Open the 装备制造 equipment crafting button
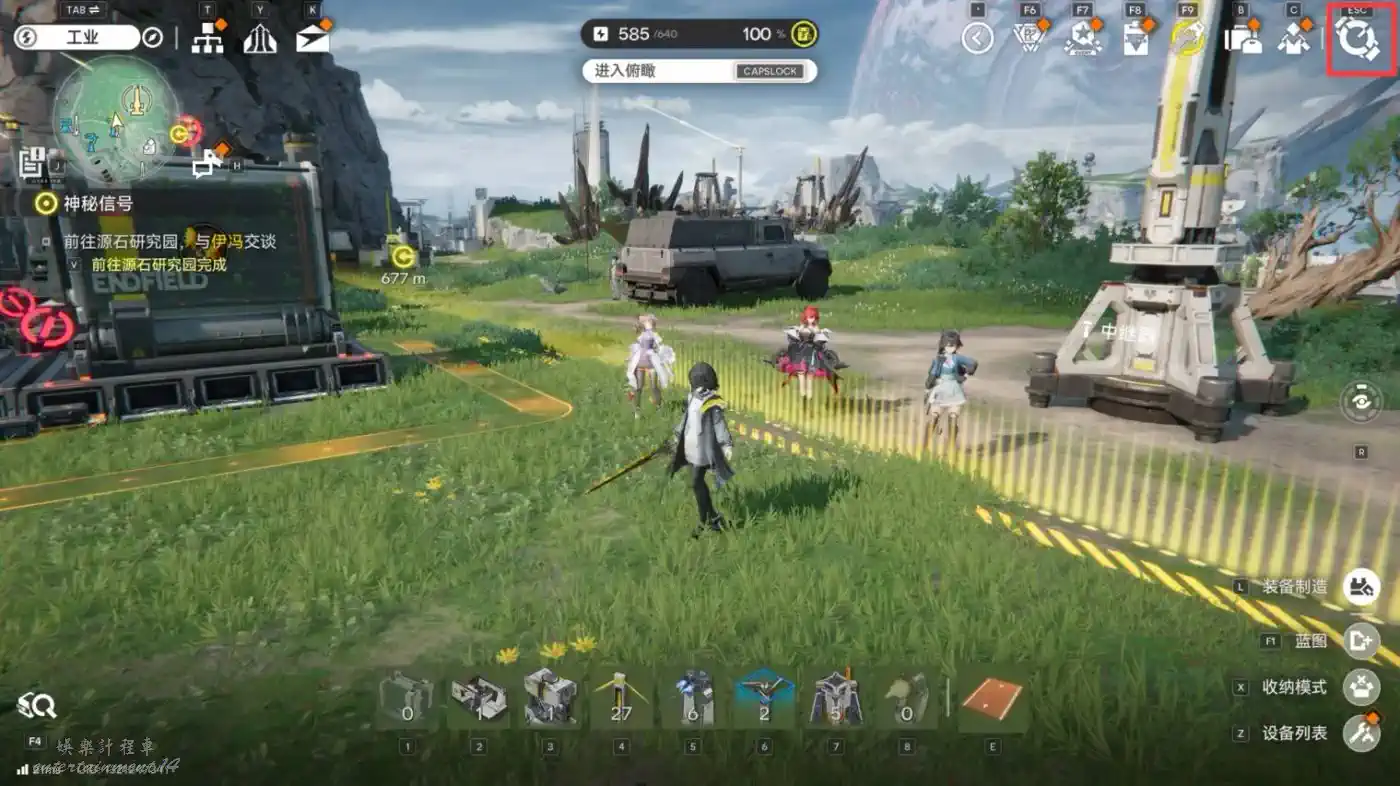This screenshot has height=786, width=1400. 1361,587
